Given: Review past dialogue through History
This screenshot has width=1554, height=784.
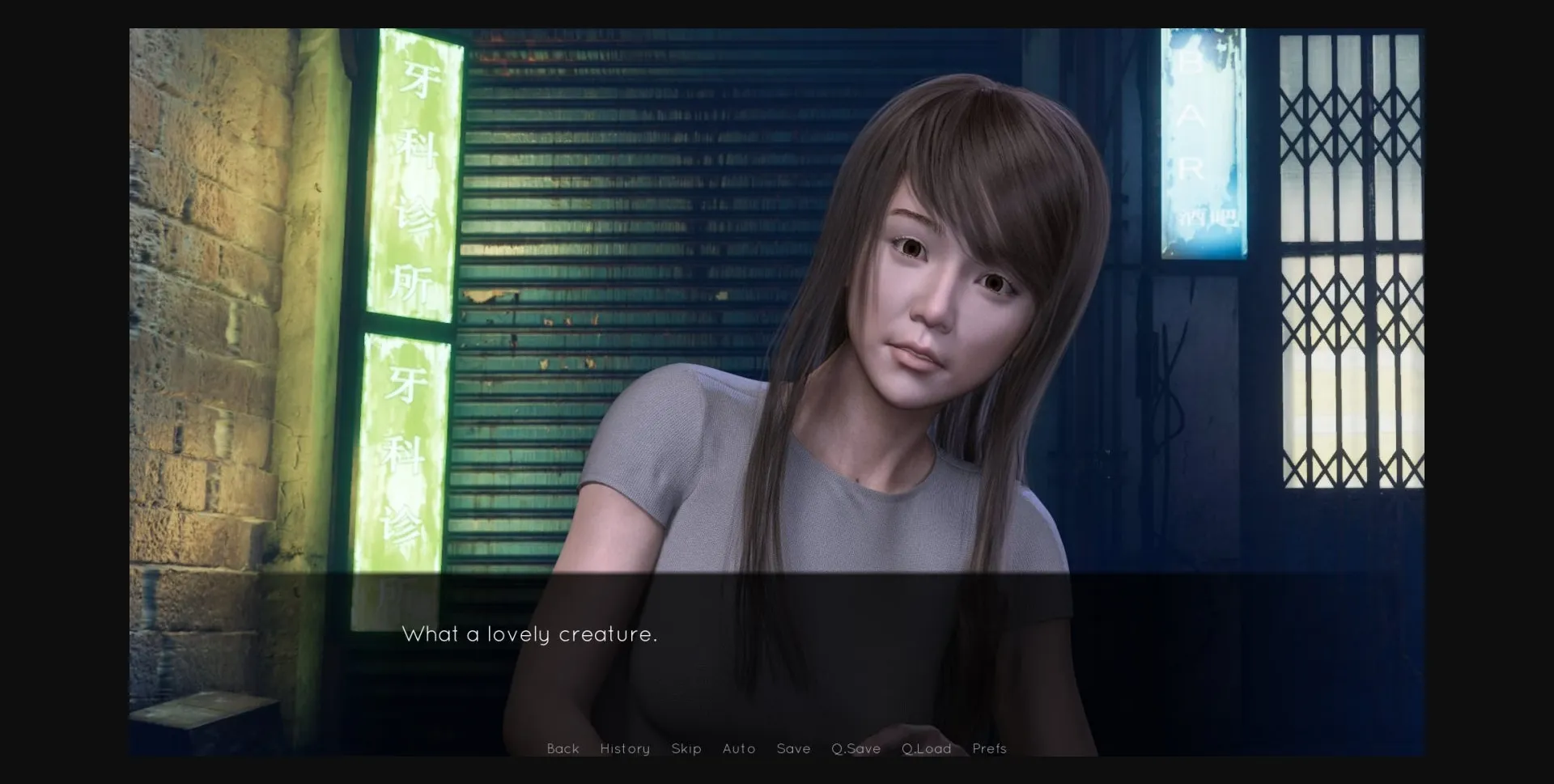Looking at the screenshot, I should click(624, 748).
